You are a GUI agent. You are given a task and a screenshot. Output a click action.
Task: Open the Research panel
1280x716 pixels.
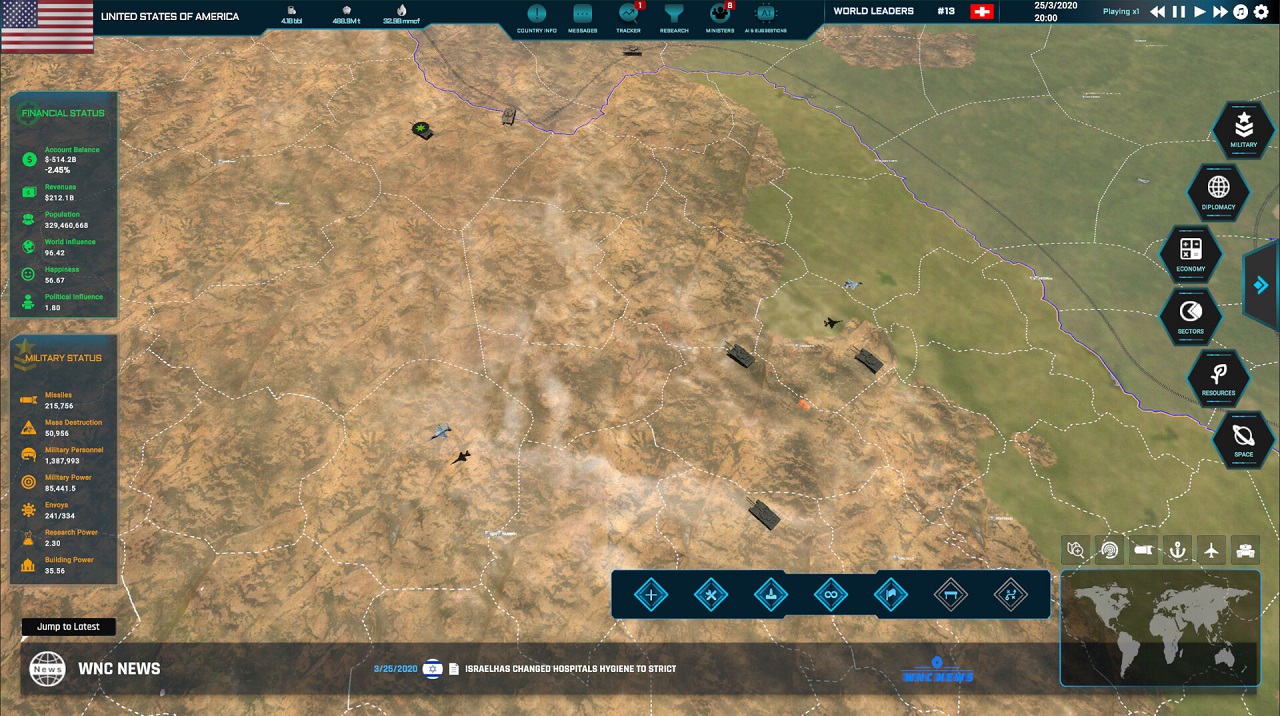click(x=674, y=15)
